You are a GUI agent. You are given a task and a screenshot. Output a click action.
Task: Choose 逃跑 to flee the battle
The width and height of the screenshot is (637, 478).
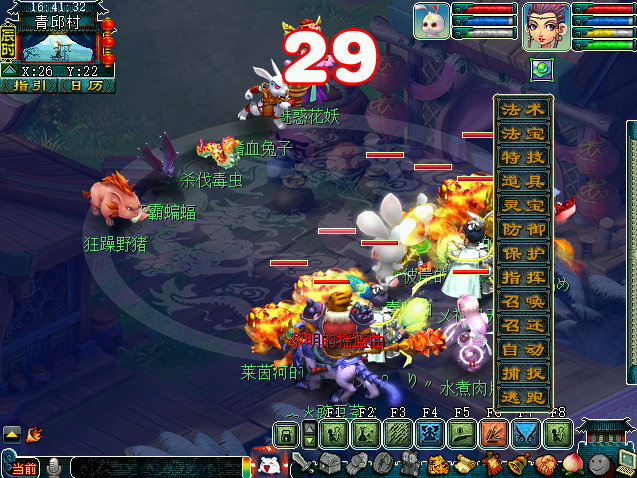pyautogui.click(x=523, y=398)
